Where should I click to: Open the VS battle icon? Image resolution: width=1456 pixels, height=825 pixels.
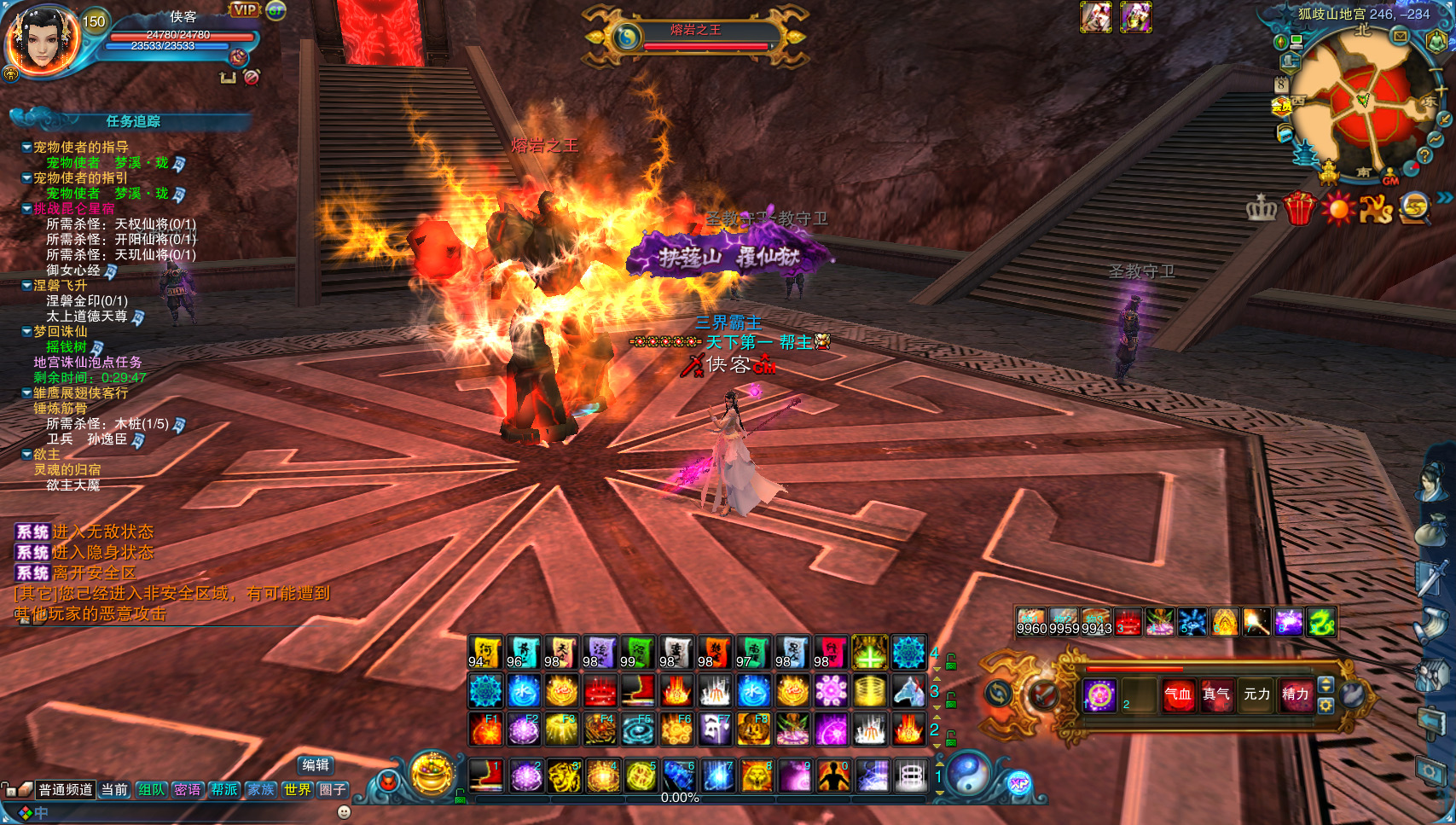[x=1375, y=208]
